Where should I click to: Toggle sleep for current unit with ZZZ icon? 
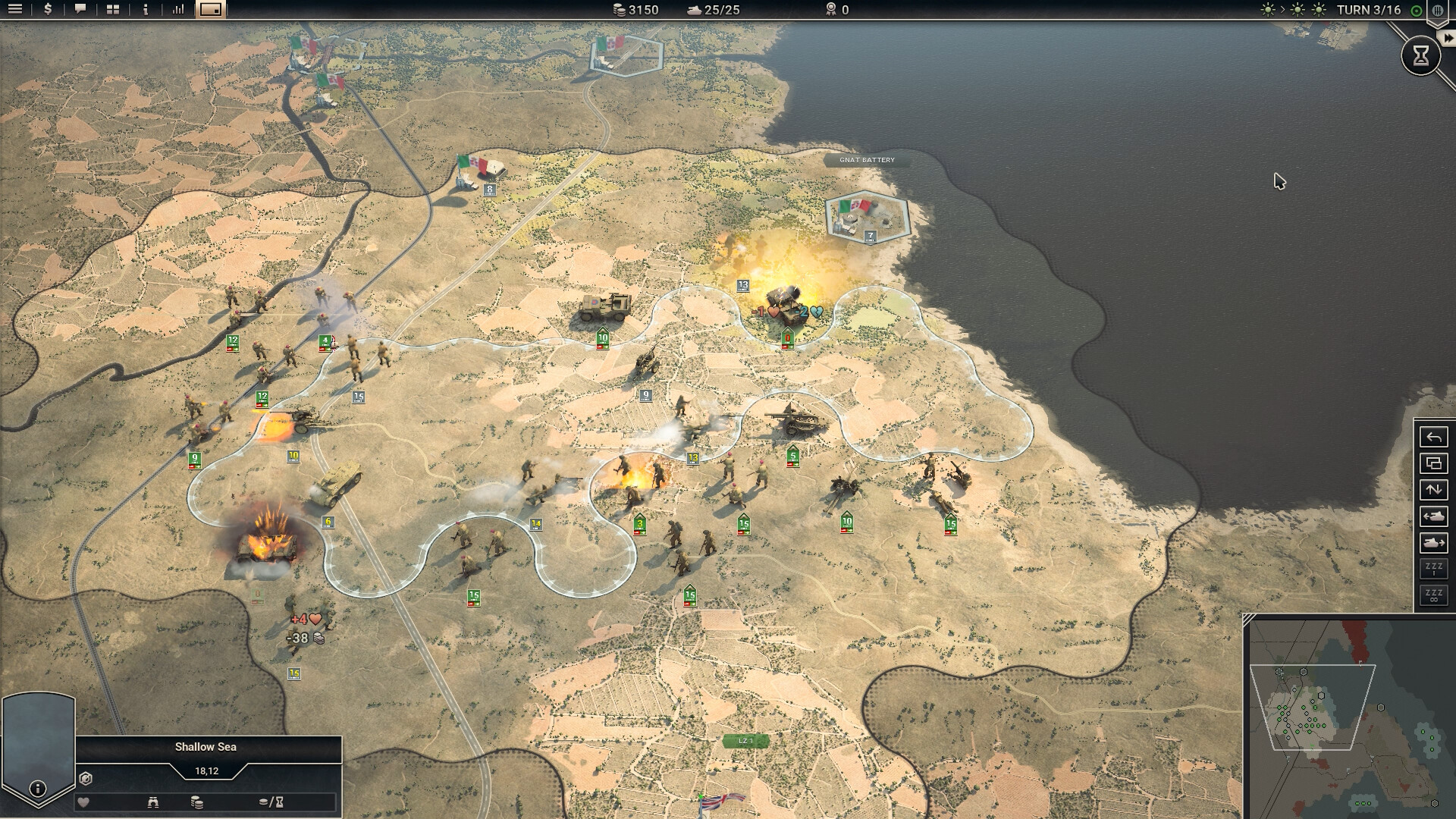[1432, 568]
